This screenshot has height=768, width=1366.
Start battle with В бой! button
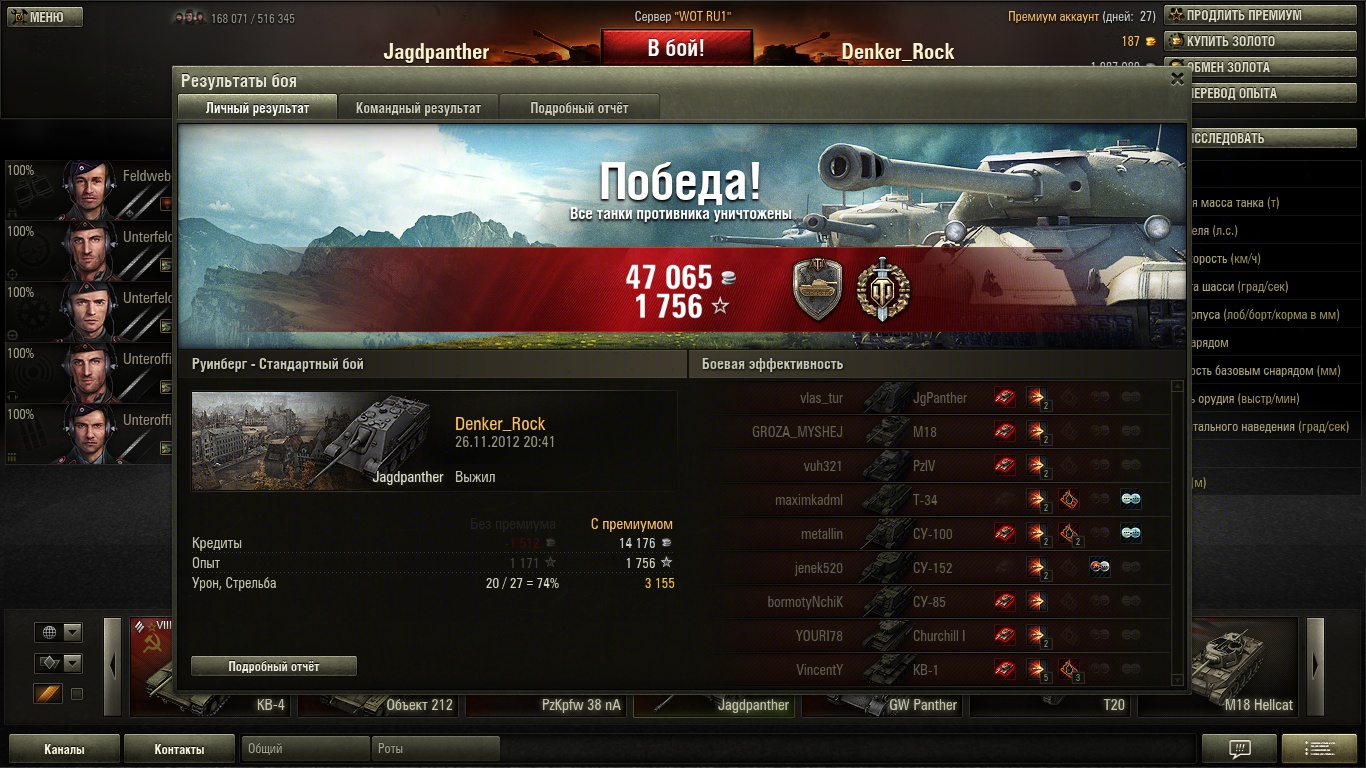point(676,48)
